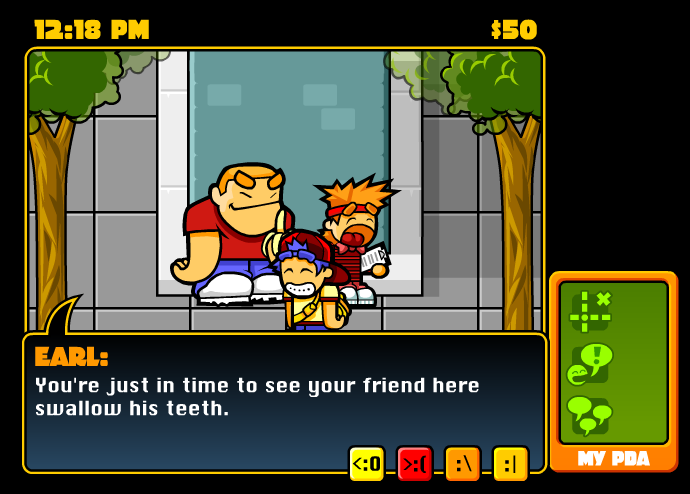690x494 pixels.
Task: Pick the orange skeptical smirk reply
Action: tap(462, 464)
